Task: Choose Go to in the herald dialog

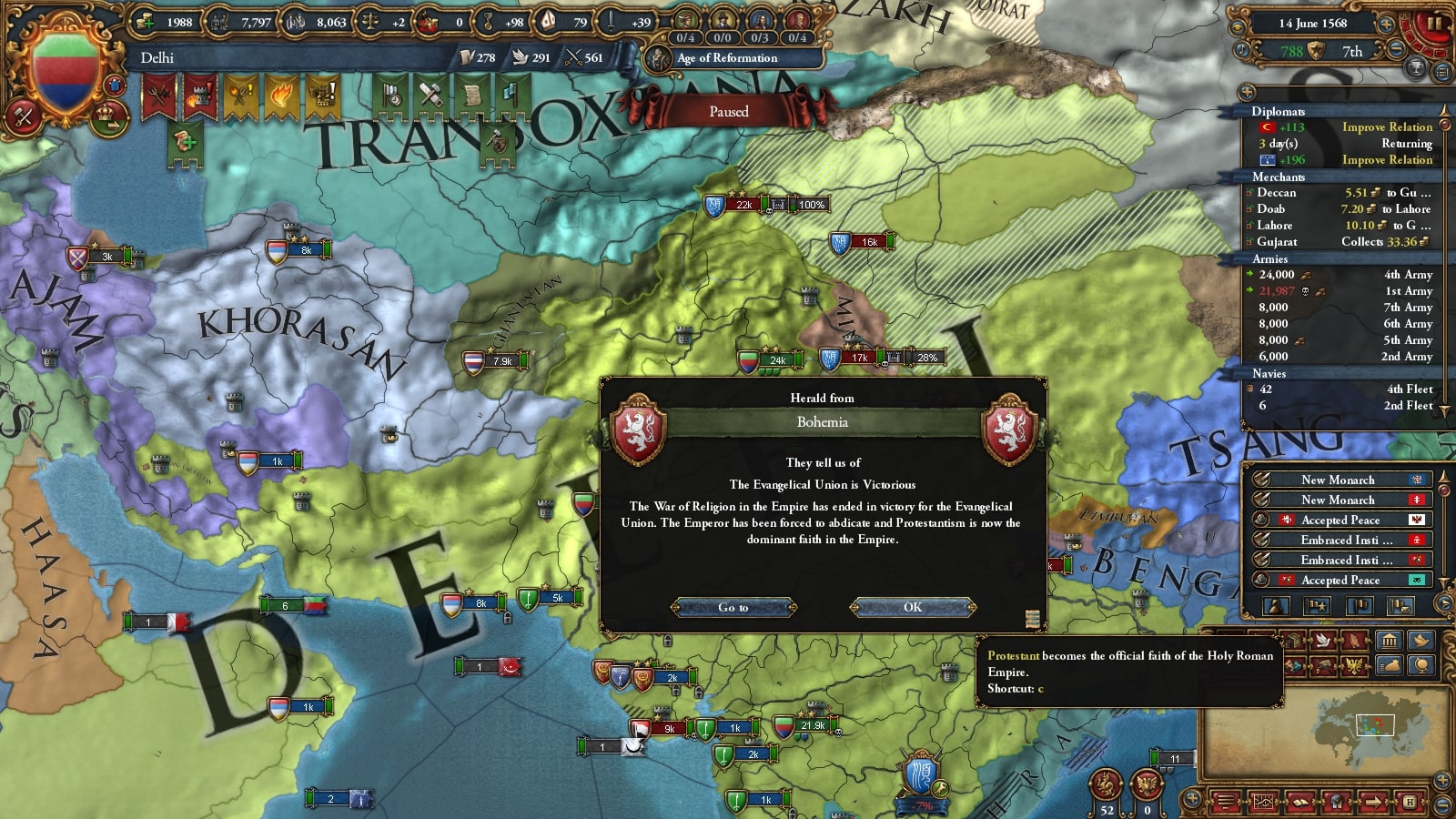Action: (x=733, y=607)
